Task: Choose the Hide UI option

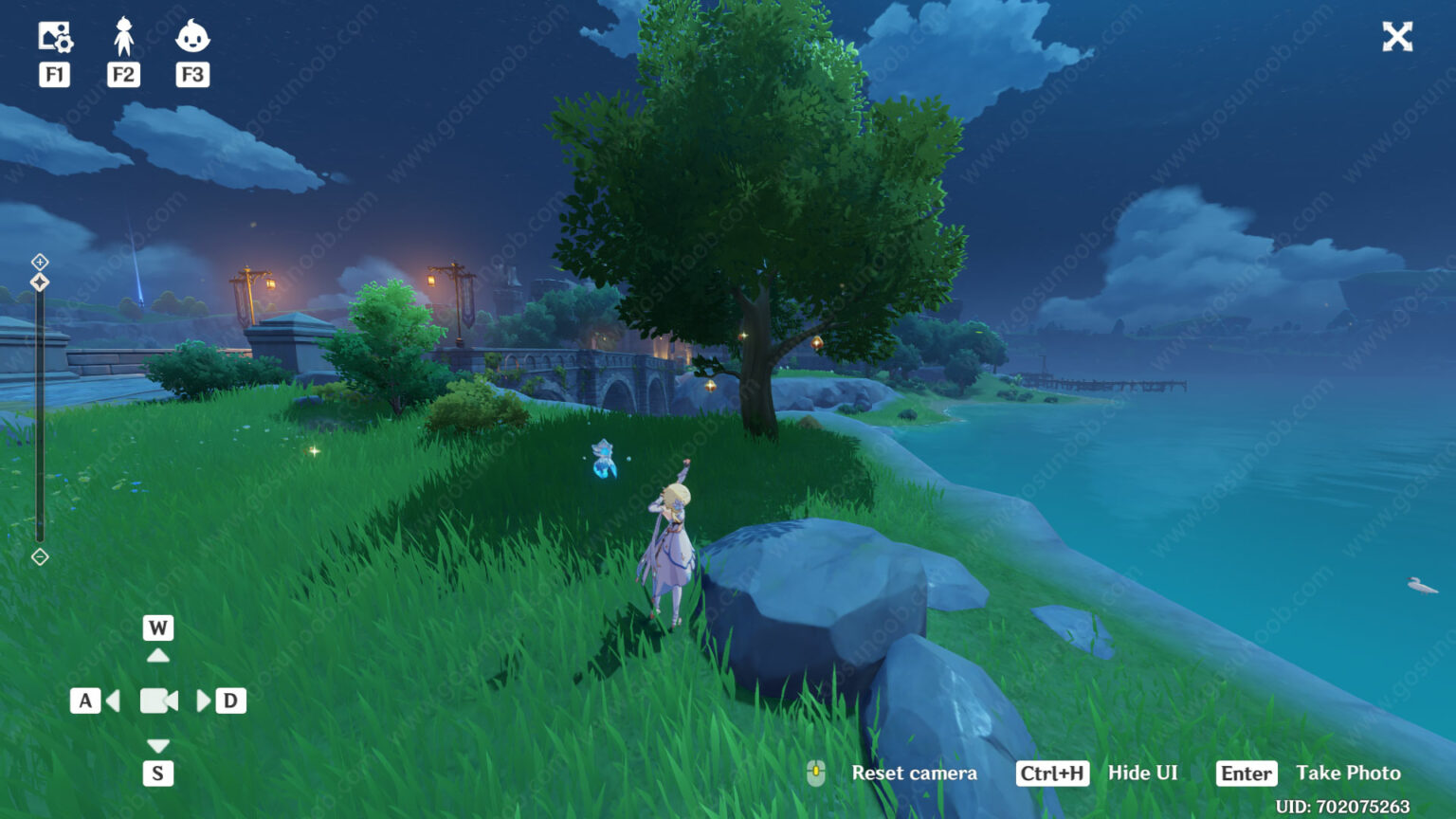Action: [1142, 773]
